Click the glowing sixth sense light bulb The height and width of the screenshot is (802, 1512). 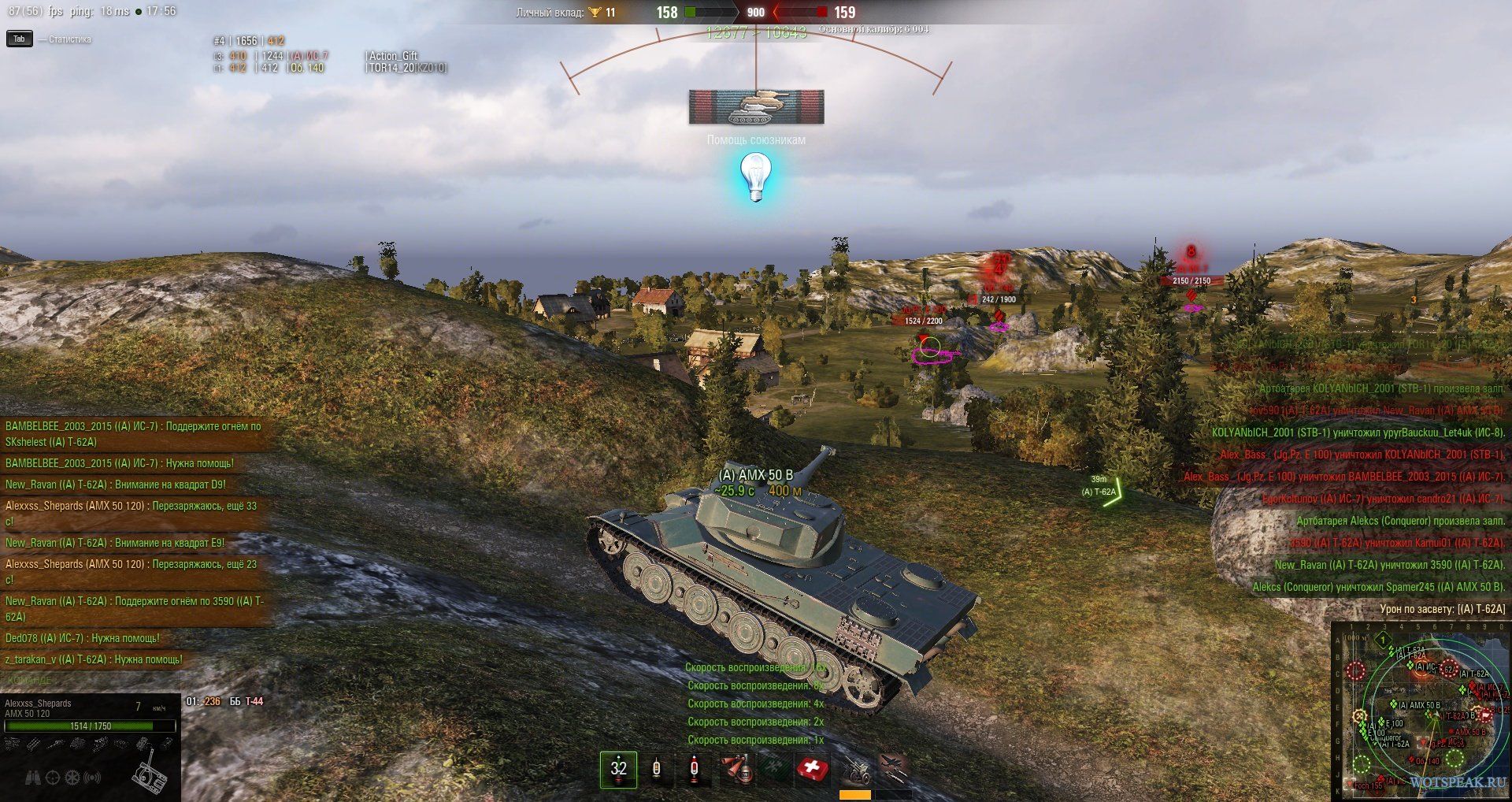pos(755,176)
